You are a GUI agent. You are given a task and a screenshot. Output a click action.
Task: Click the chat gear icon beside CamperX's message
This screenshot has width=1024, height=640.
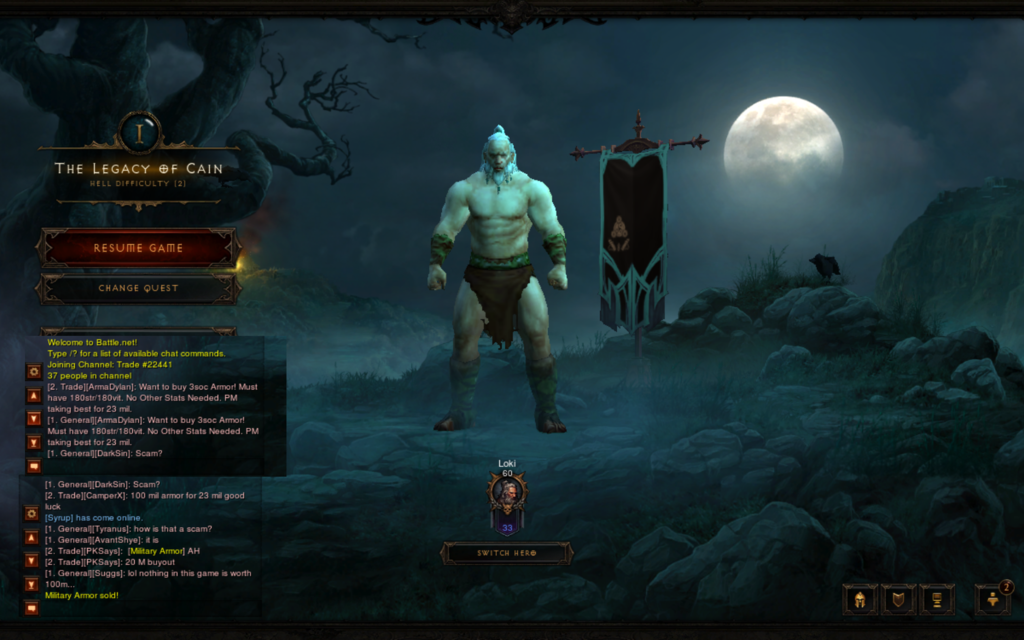point(32,514)
